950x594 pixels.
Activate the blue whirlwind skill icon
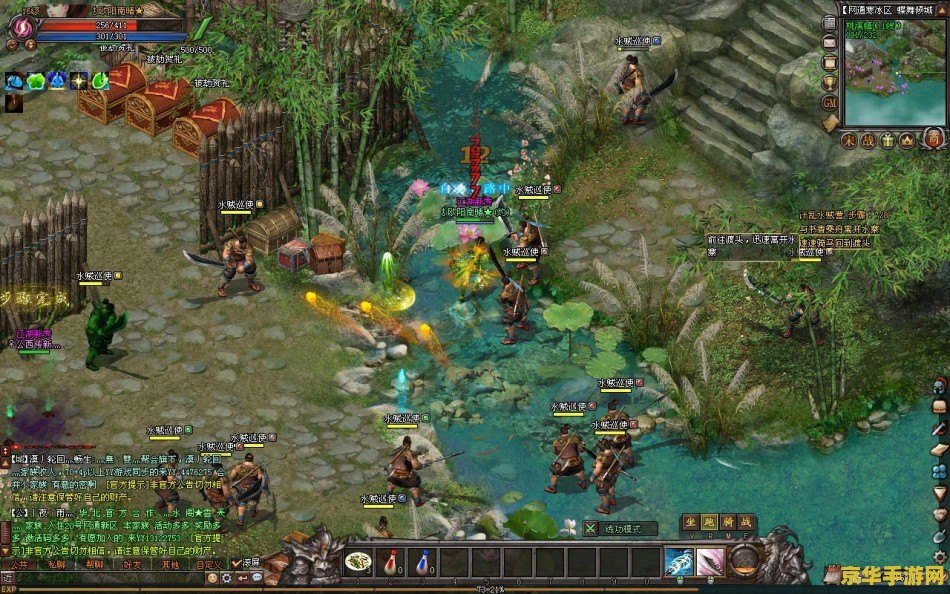[679, 562]
